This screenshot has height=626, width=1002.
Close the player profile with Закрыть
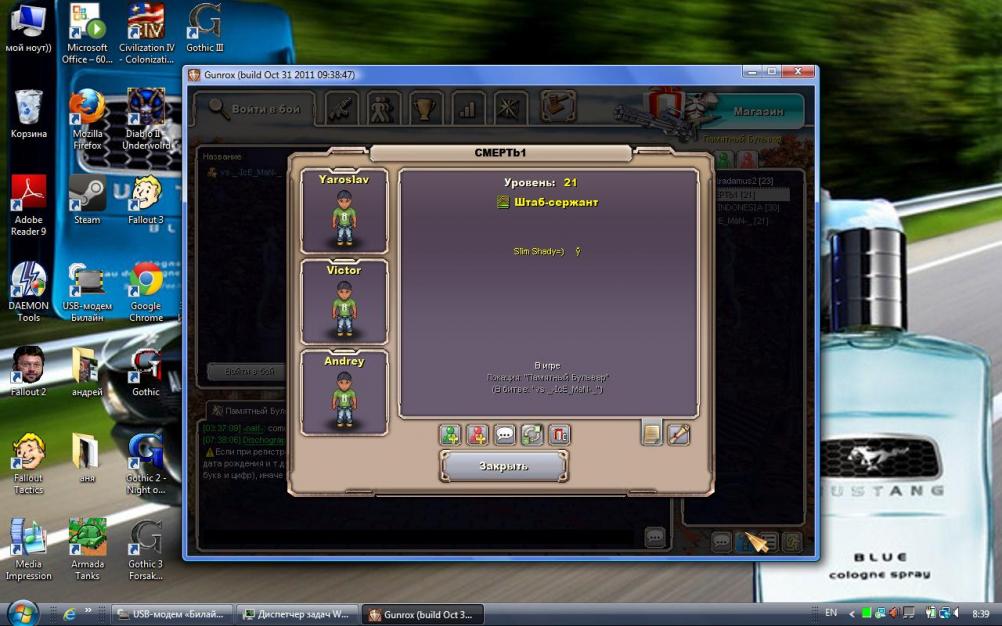point(504,466)
